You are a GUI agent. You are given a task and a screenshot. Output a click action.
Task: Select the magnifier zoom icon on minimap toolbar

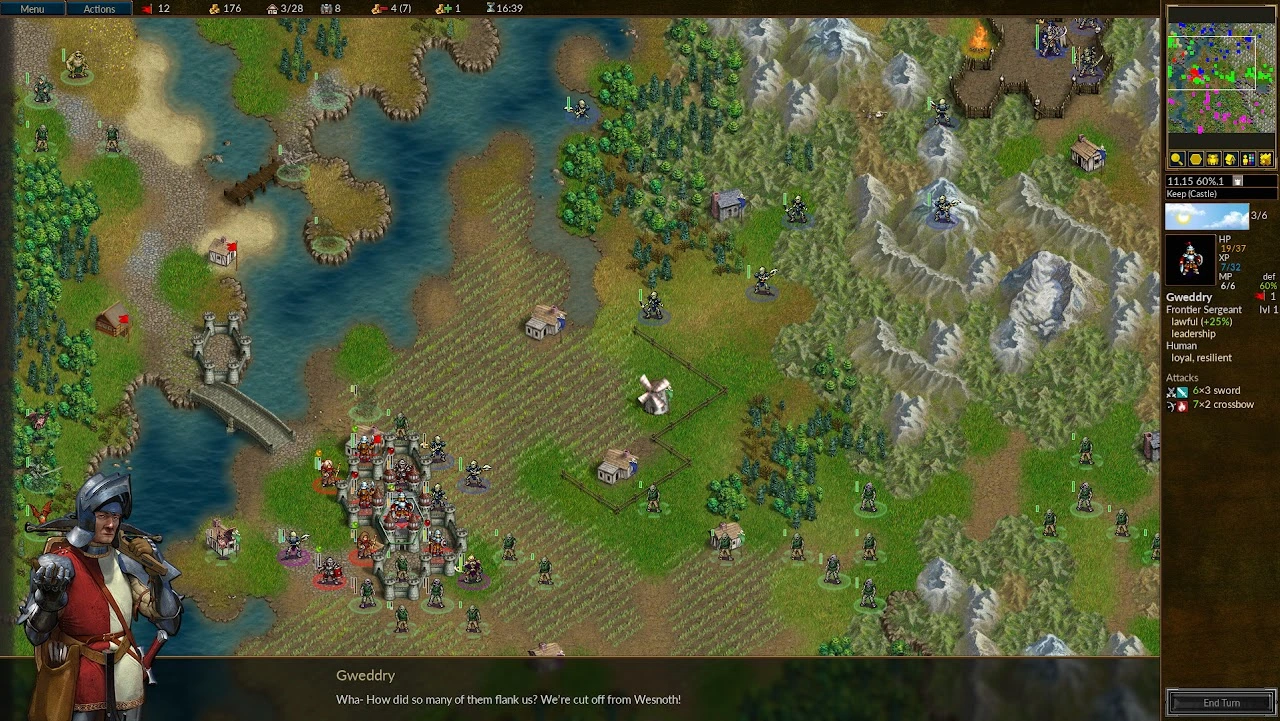click(x=1177, y=159)
